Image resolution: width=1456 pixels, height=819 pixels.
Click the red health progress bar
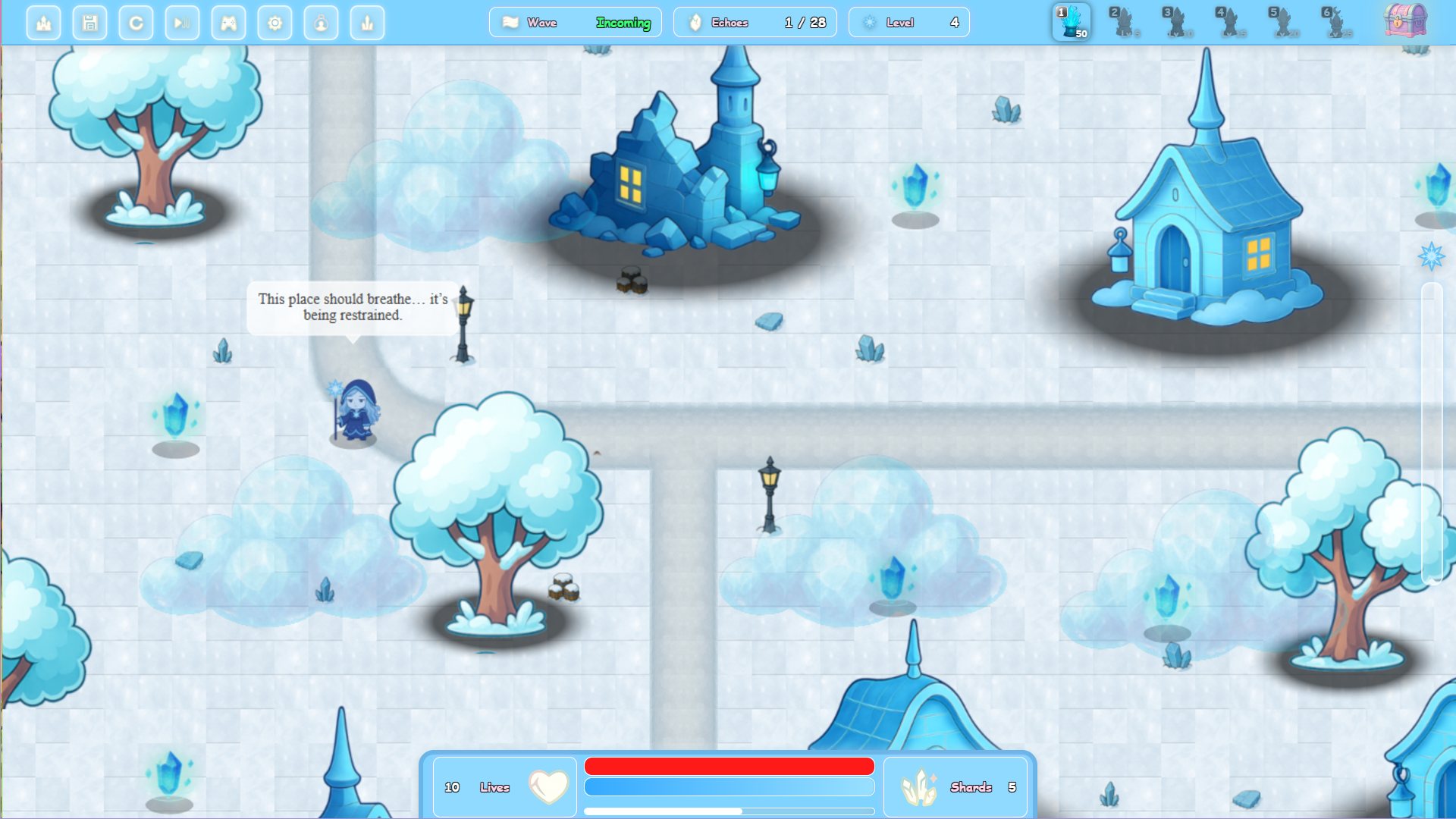coord(729,767)
